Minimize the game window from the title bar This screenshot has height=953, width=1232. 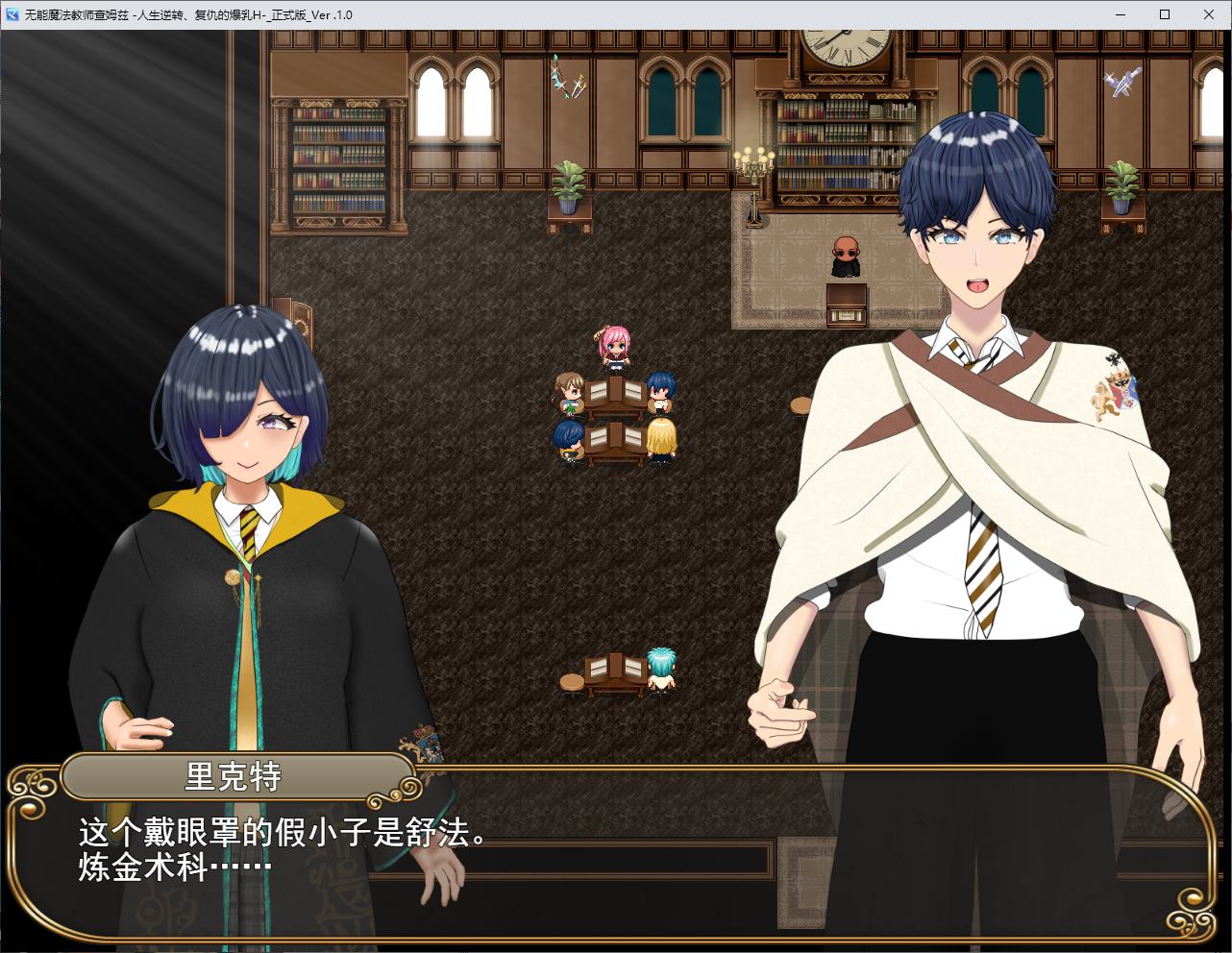coord(1119,14)
